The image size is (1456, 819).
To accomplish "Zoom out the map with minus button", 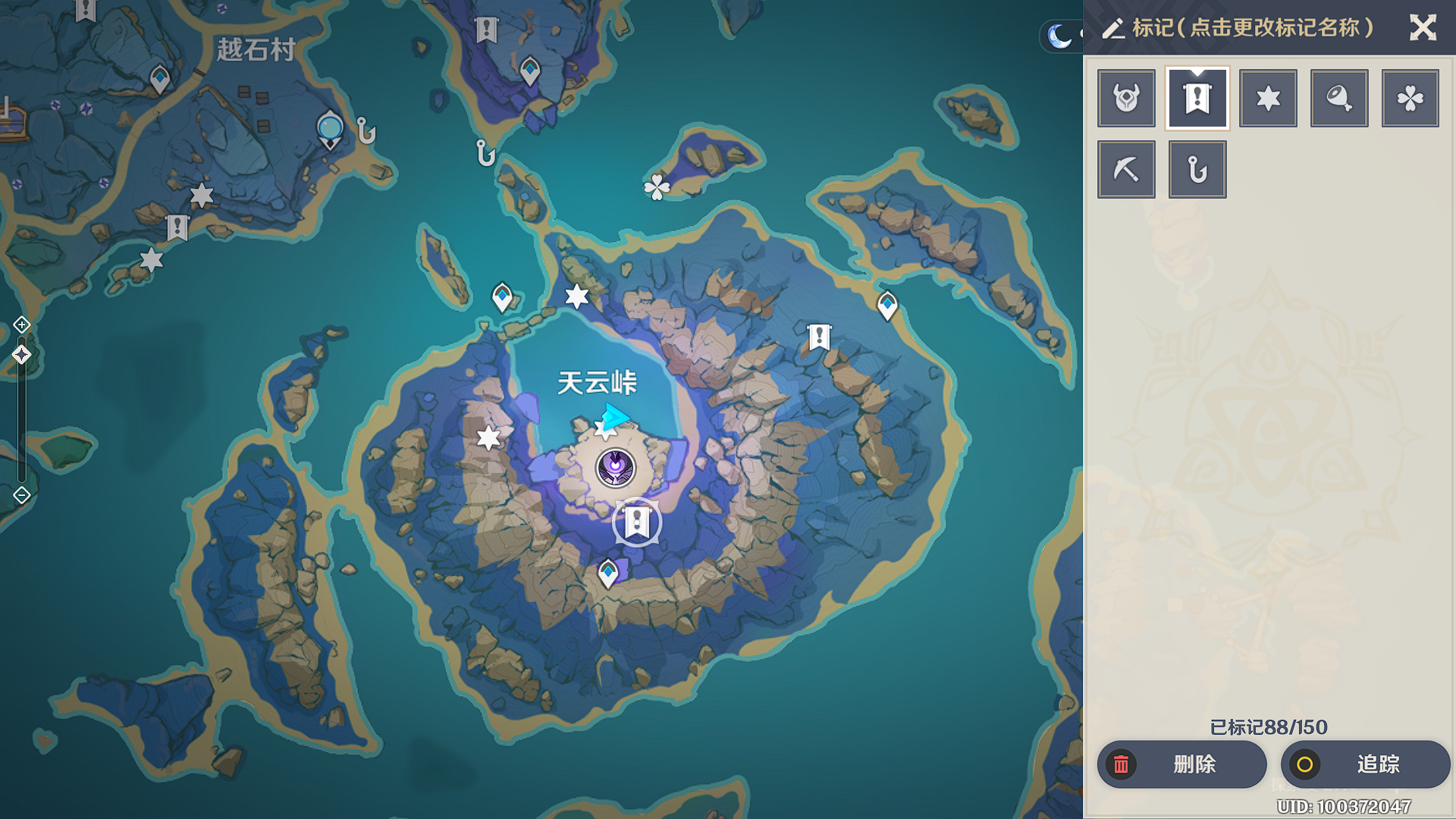I will [x=21, y=495].
